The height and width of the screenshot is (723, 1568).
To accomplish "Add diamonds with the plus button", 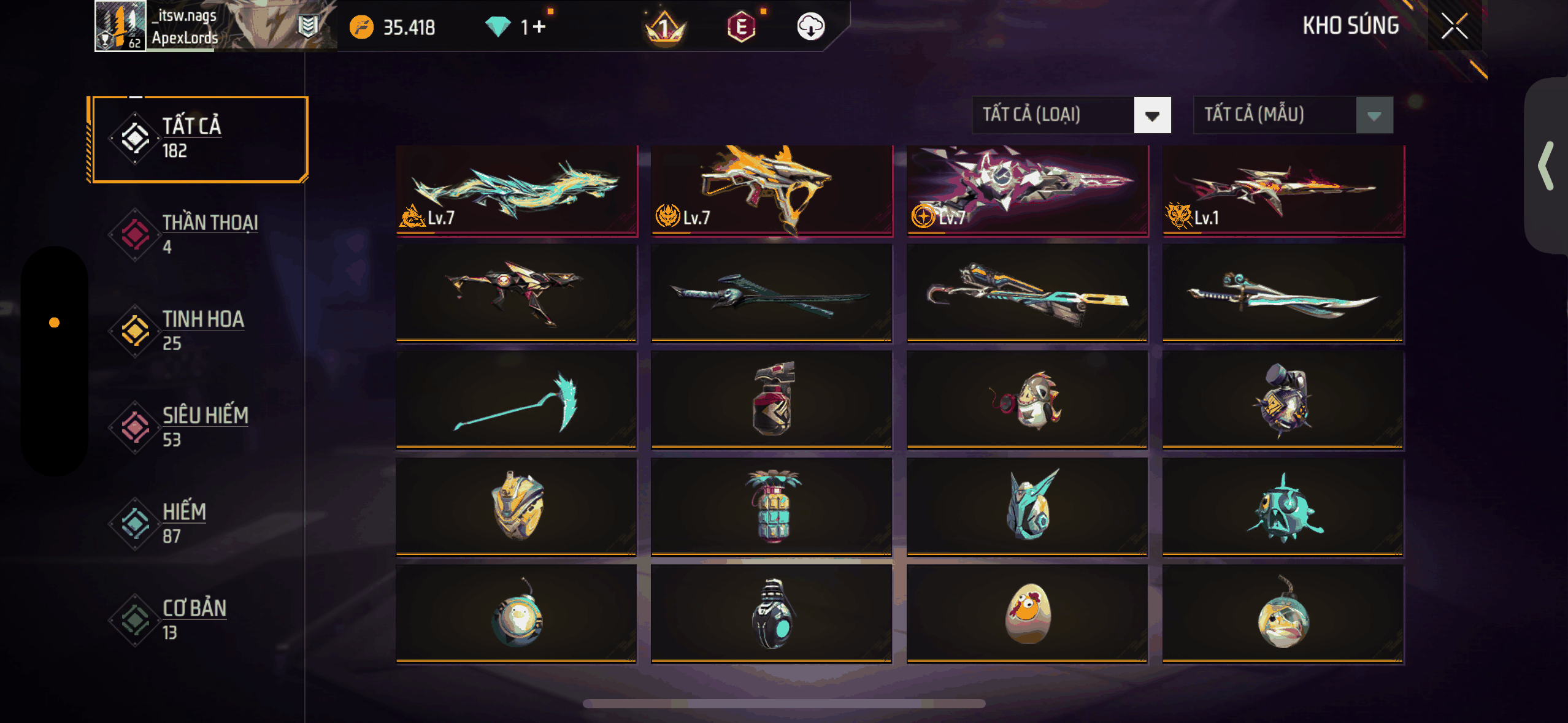I will 539,27.
